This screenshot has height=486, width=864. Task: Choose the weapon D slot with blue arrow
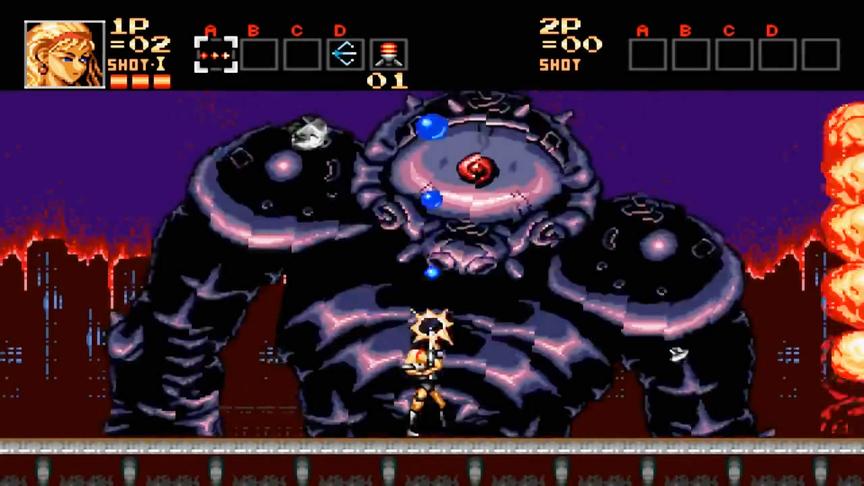(343, 54)
